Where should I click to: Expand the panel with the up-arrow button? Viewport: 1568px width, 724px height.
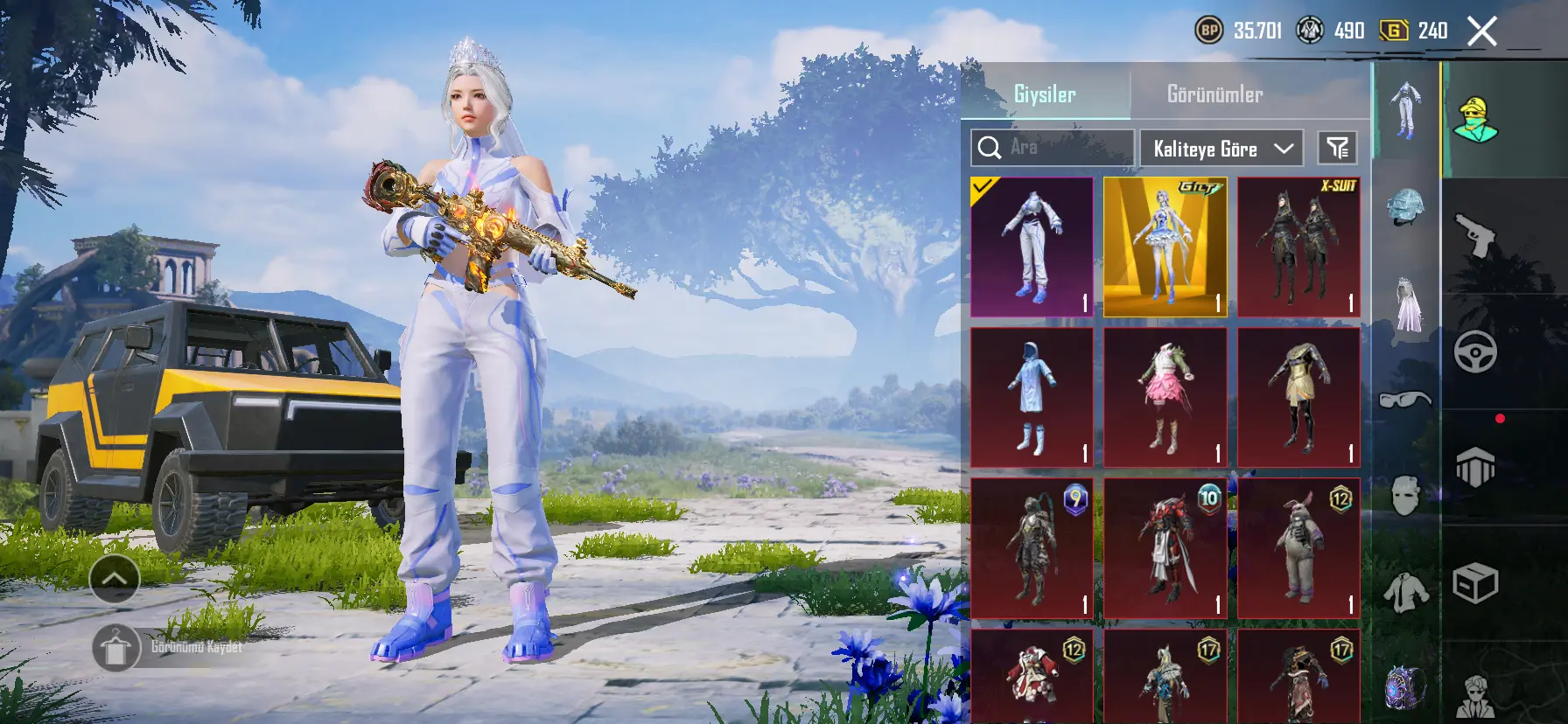[115, 578]
